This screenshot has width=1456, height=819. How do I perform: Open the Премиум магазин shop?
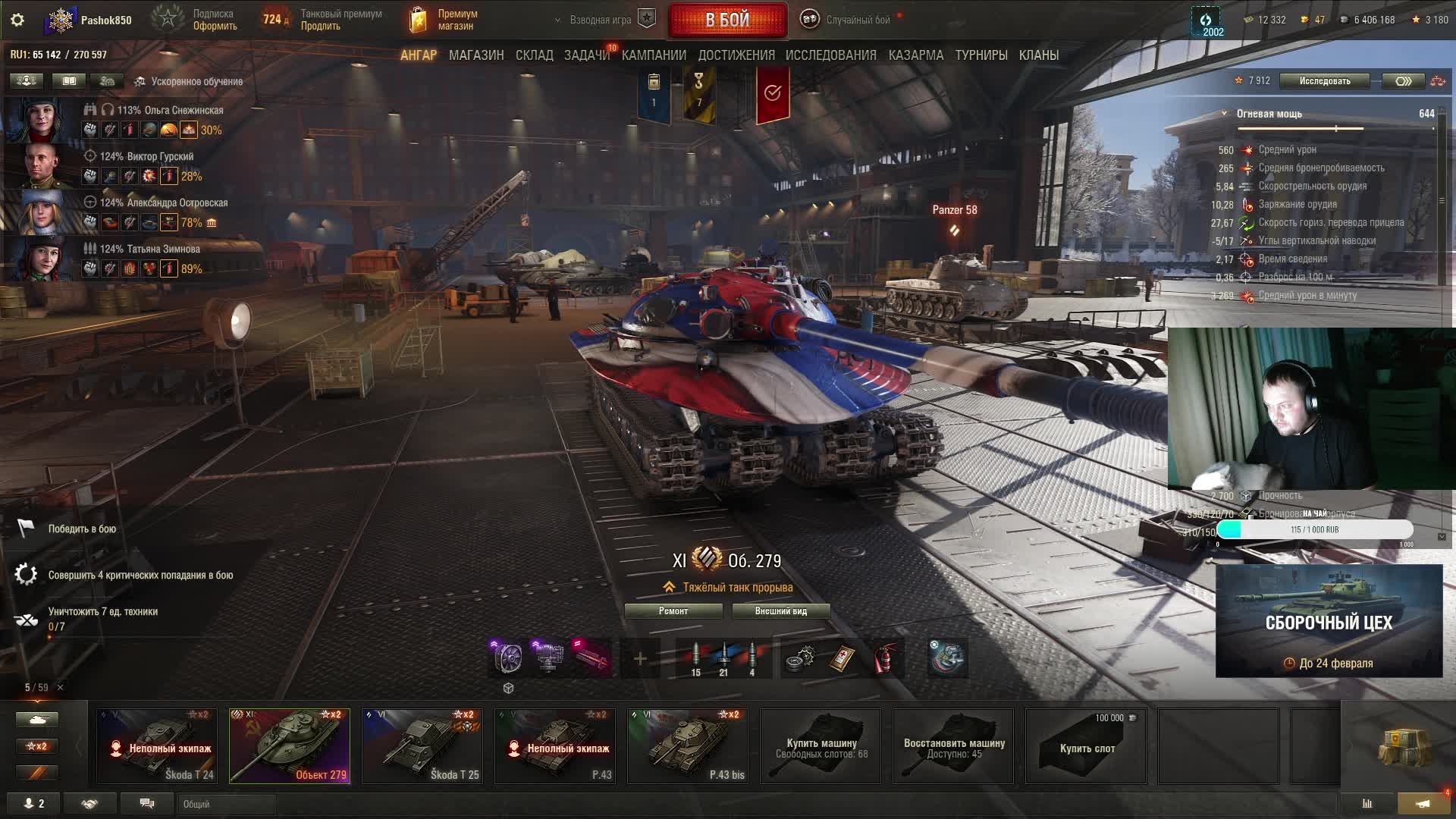(444, 20)
